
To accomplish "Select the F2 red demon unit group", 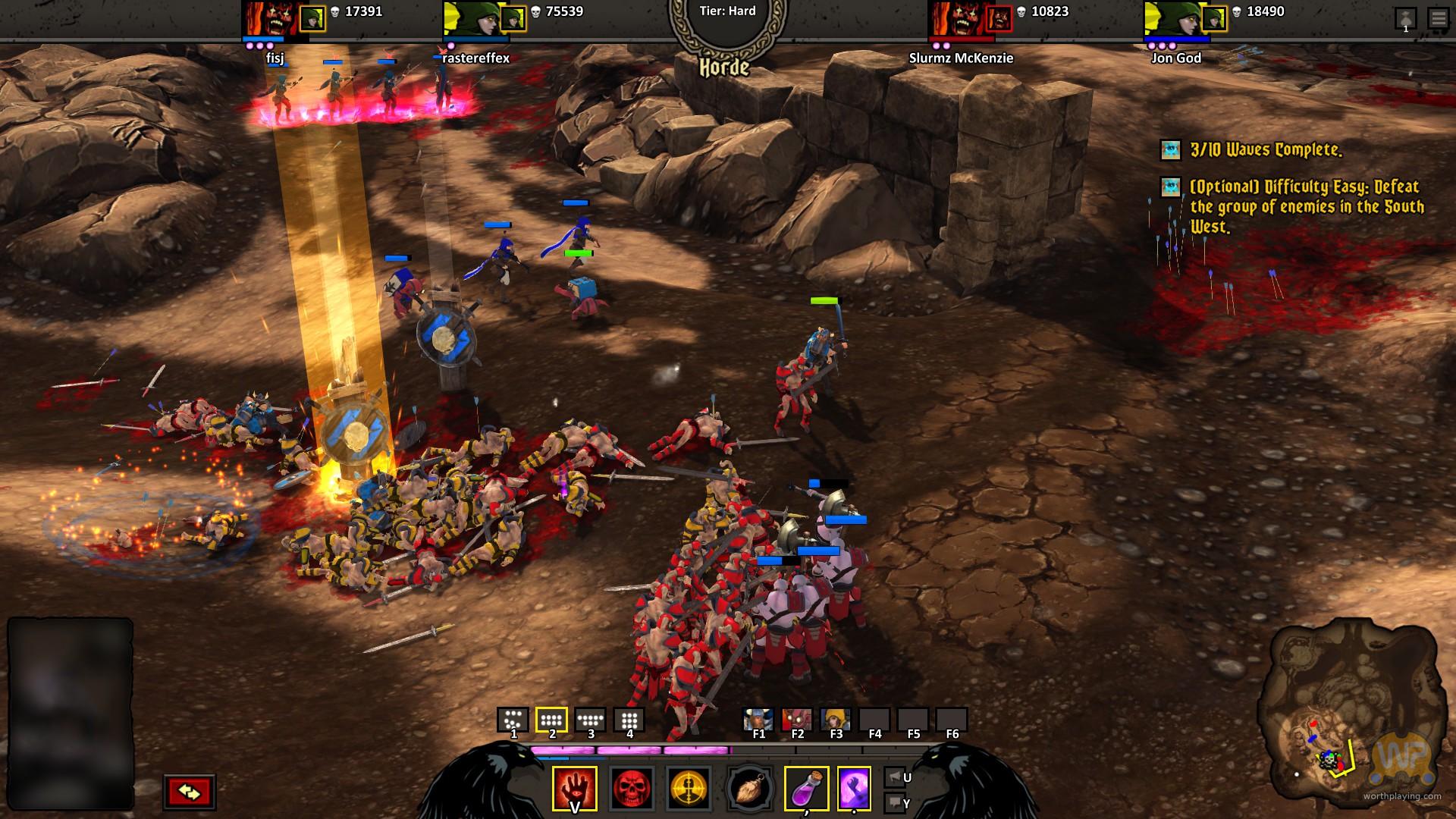I will 797,720.
